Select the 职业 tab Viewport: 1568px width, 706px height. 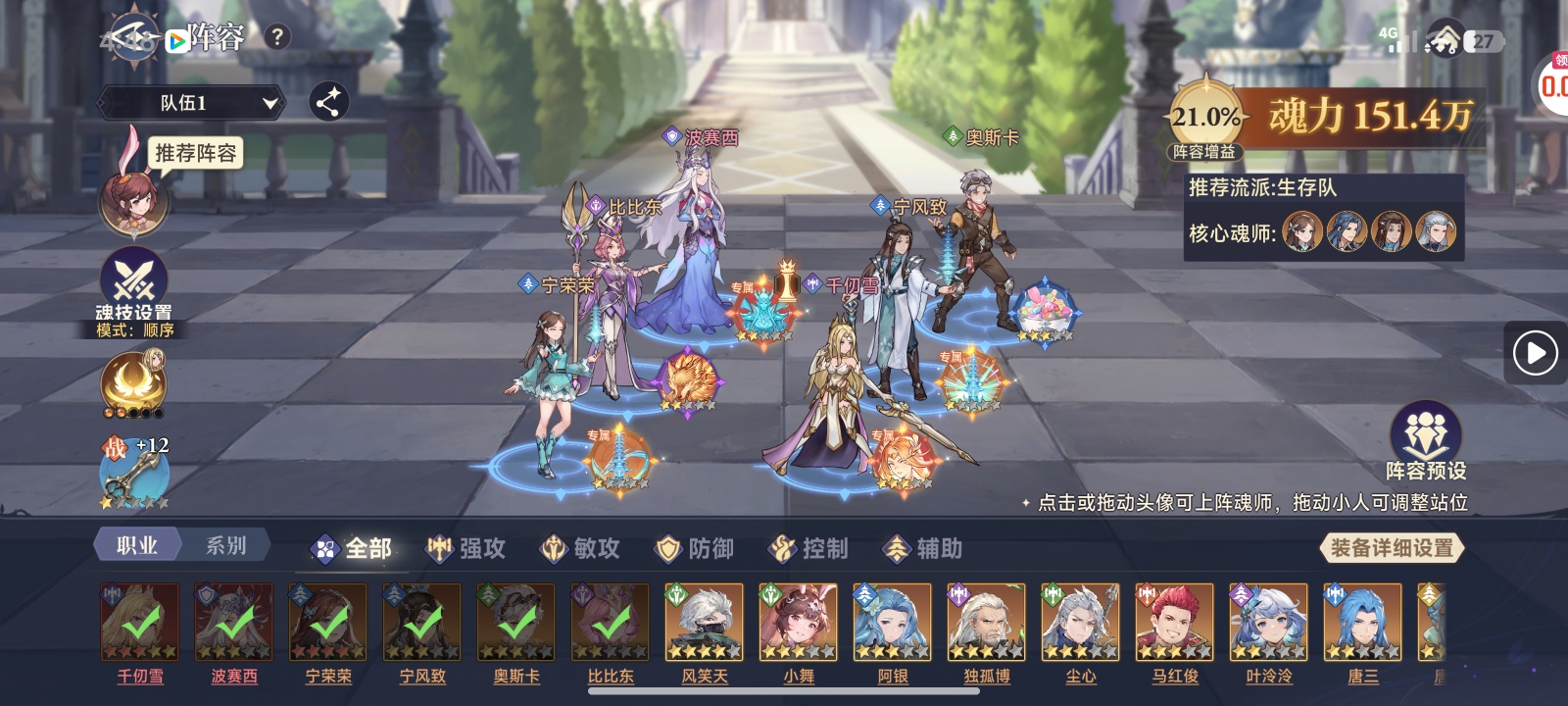point(137,546)
